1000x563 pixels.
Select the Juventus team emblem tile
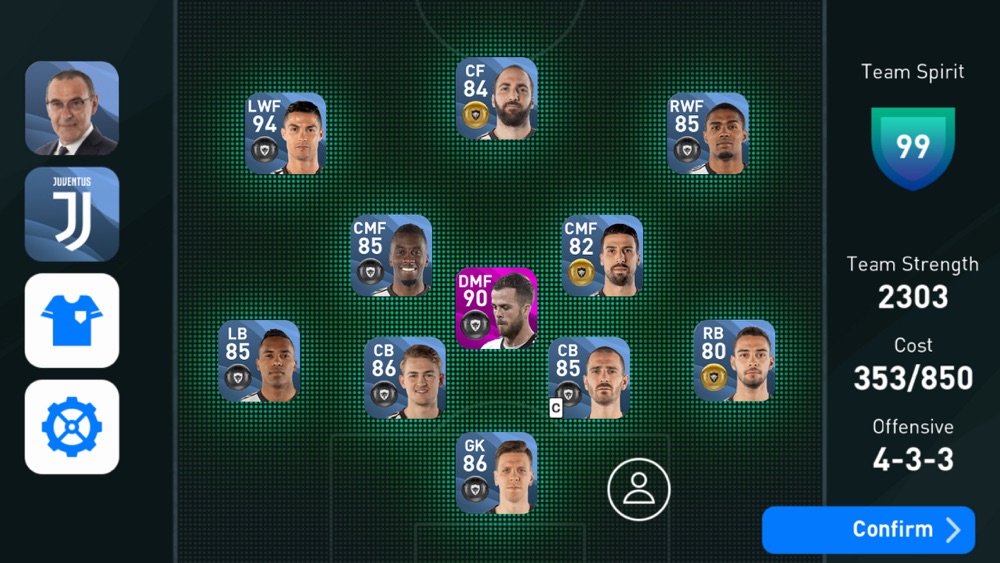72,214
